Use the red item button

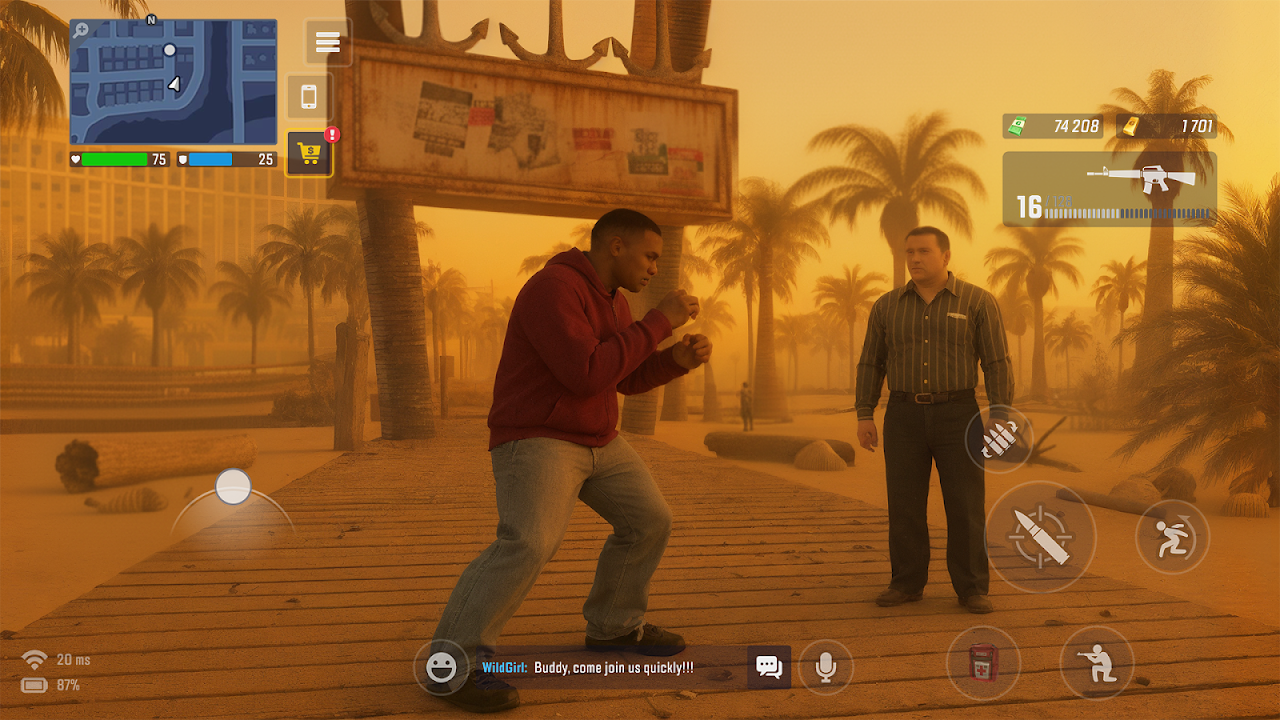click(x=983, y=662)
